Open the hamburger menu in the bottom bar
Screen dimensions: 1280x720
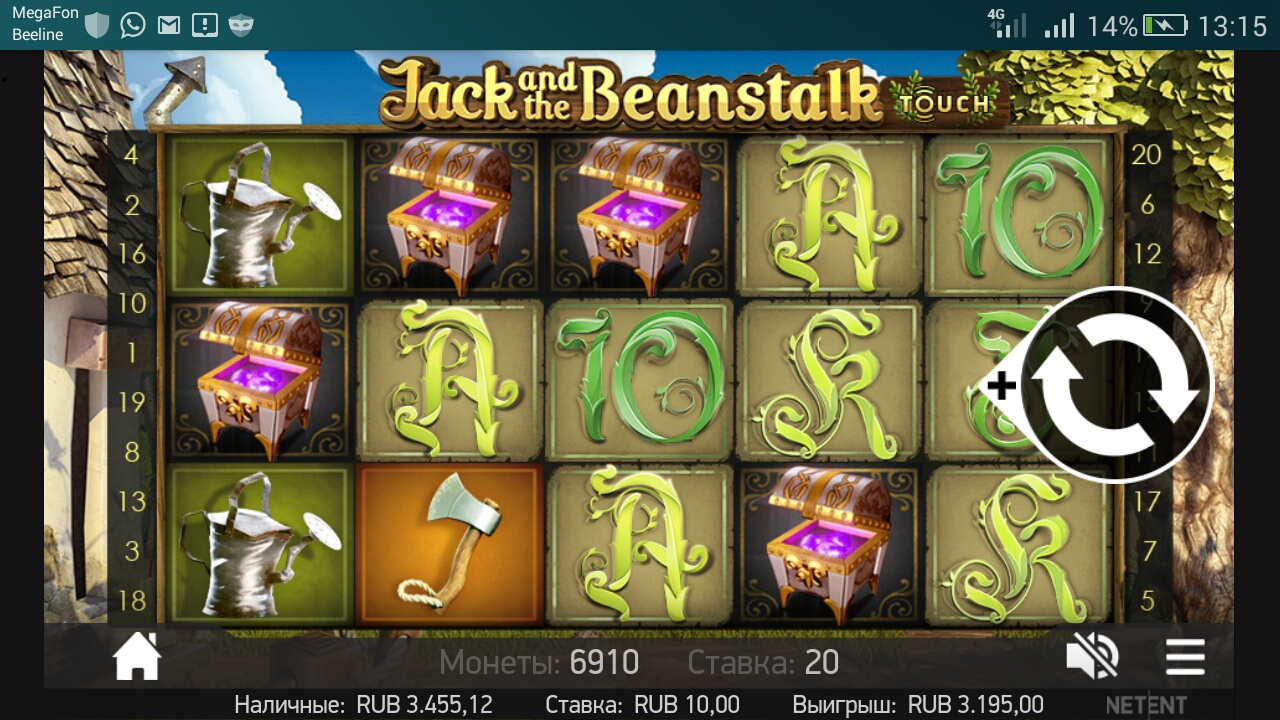[x=1184, y=657]
